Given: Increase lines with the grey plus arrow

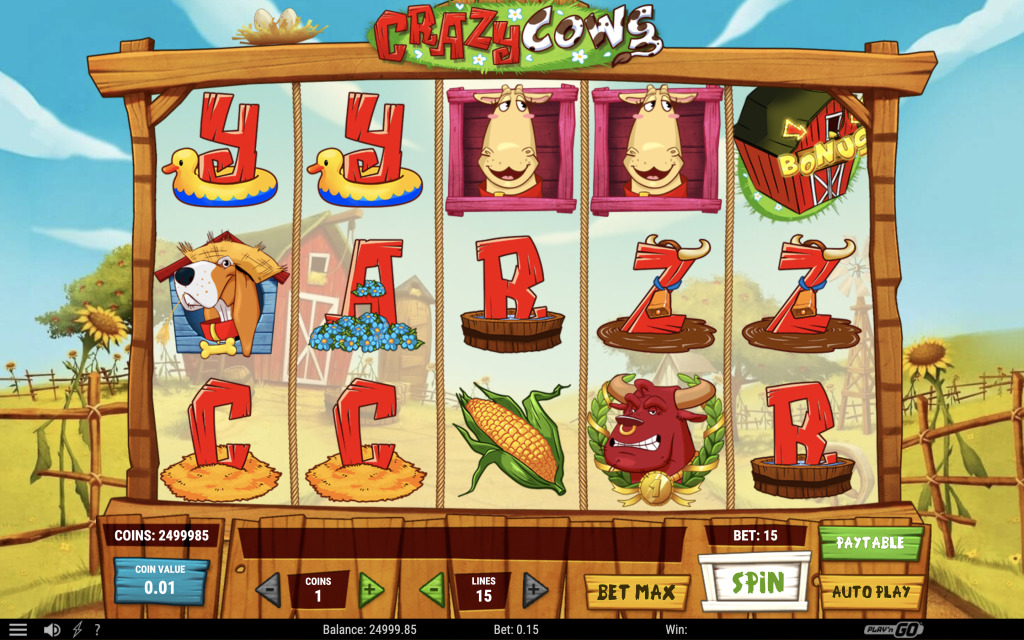Looking at the screenshot, I should click(x=535, y=590).
